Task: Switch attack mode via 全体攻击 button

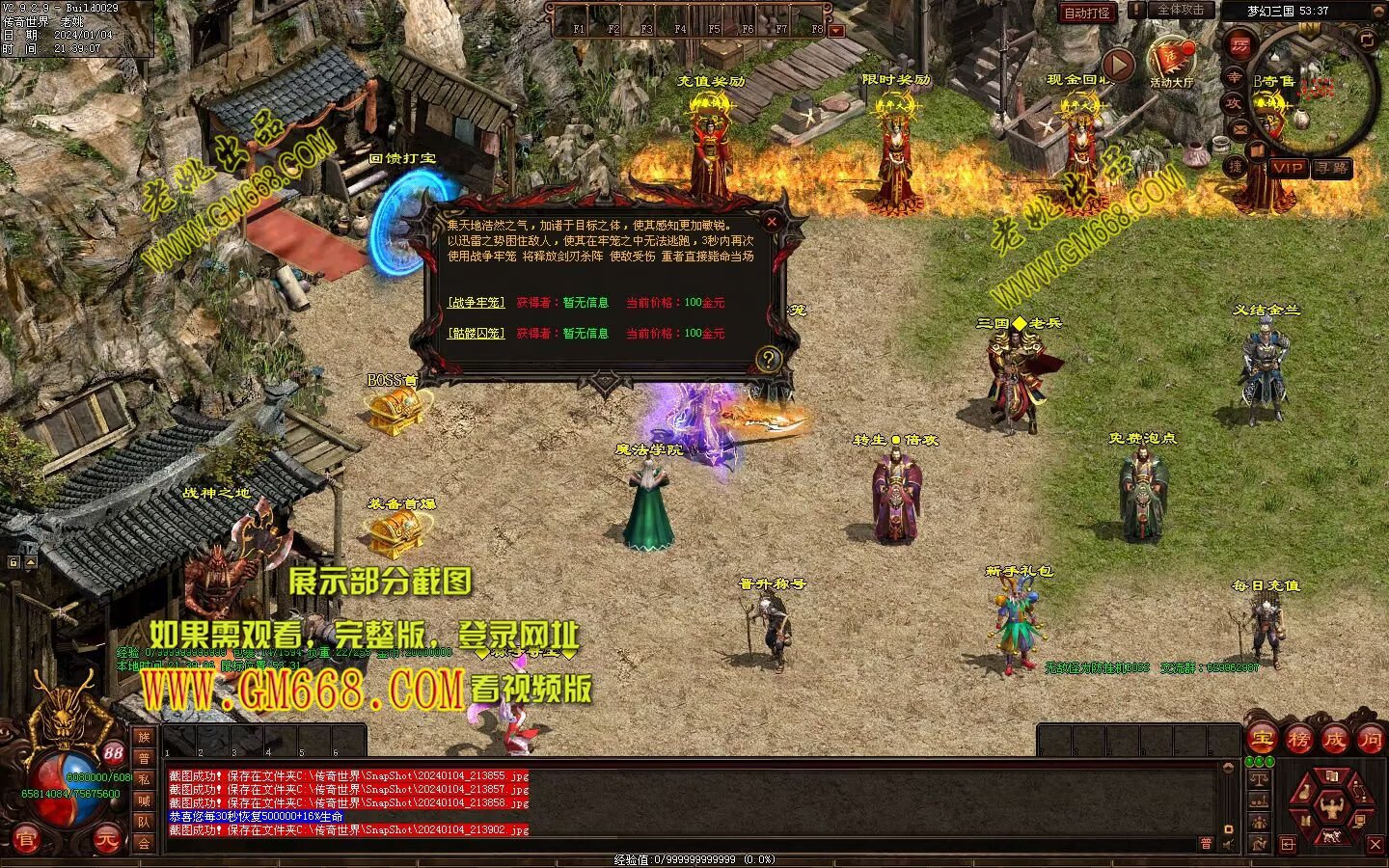Action: pyautogui.click(x=1181, y=10)
